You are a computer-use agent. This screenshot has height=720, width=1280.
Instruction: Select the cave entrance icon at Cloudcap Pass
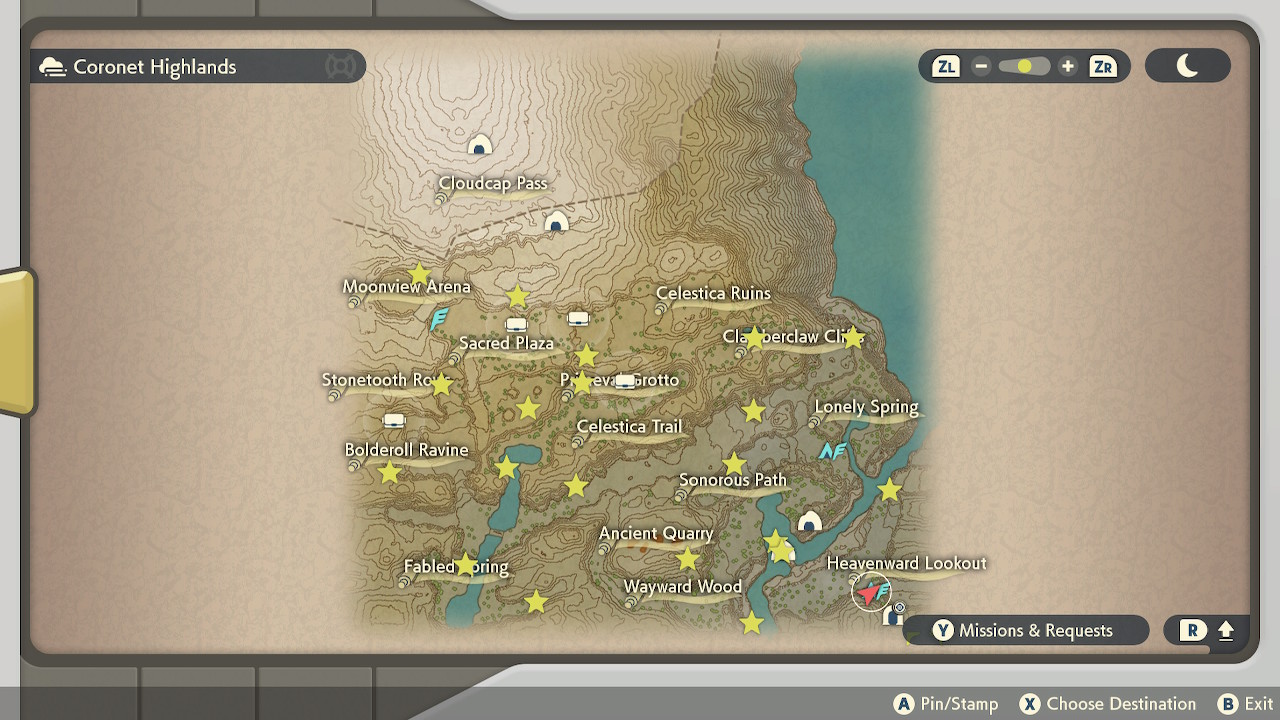(x=479, y=143)
